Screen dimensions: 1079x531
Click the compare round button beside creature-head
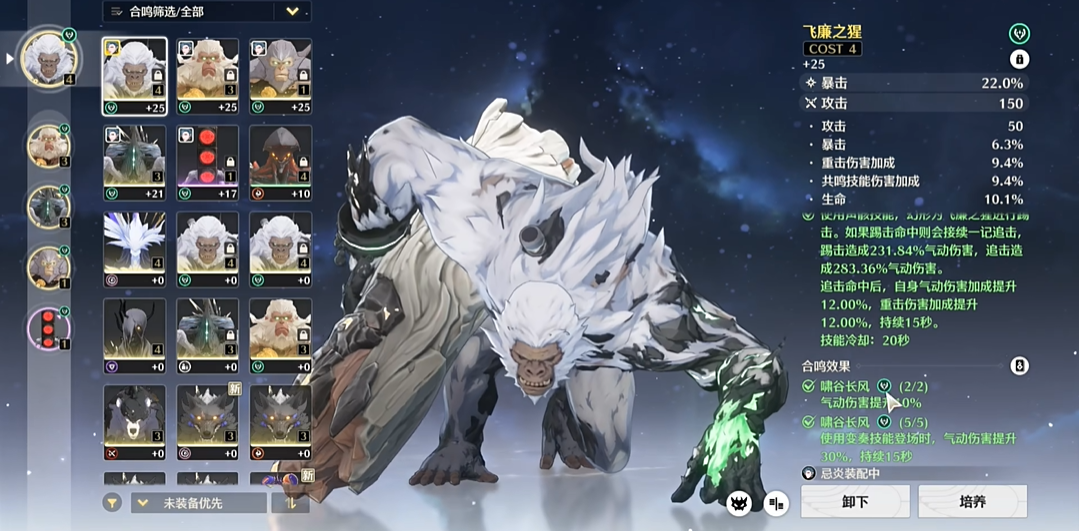pyautogui.click(x=776, y=503)
